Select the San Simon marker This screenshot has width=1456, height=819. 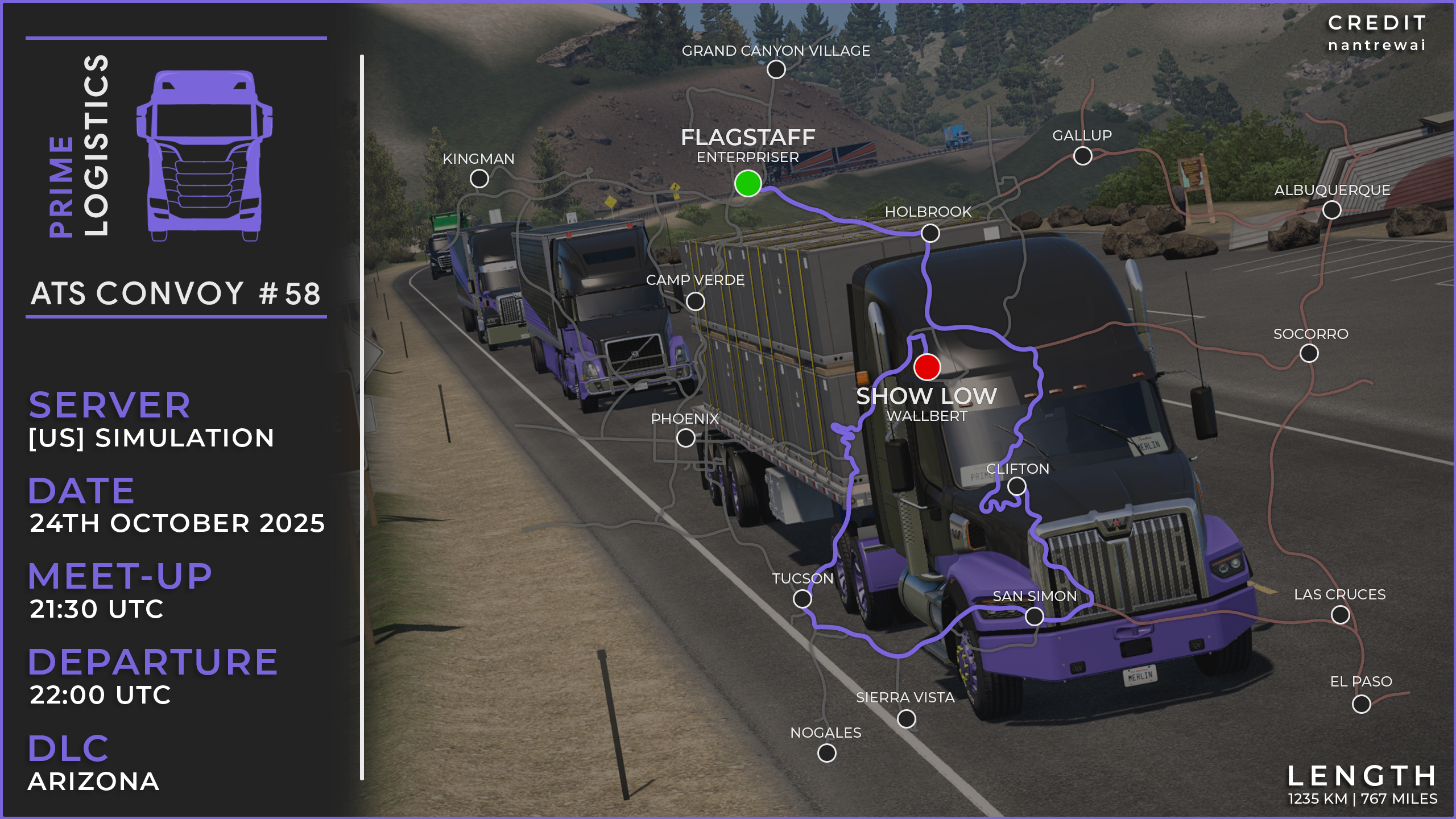[1034, 616]
